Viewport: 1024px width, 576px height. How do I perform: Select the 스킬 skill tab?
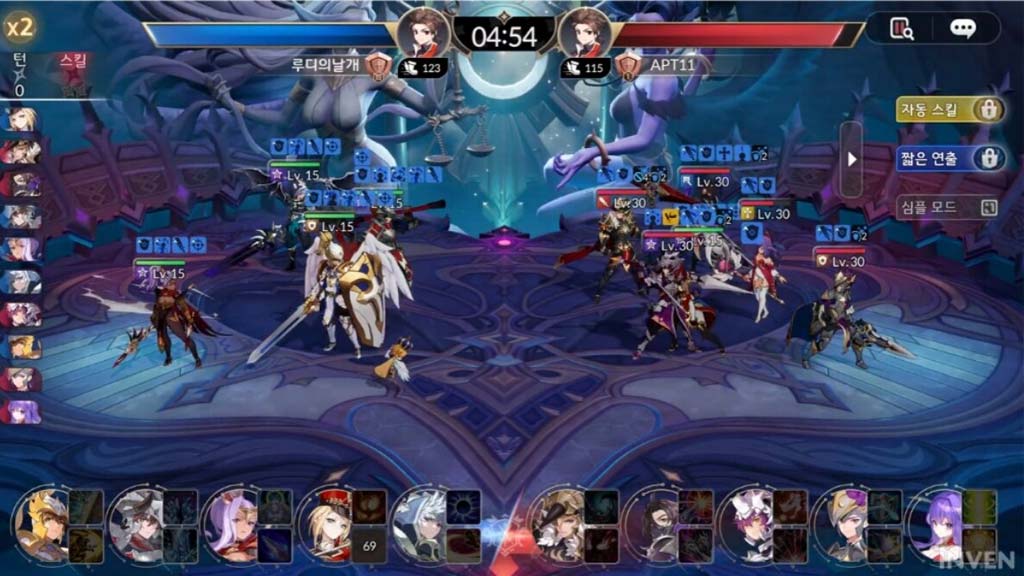[74, 62]
